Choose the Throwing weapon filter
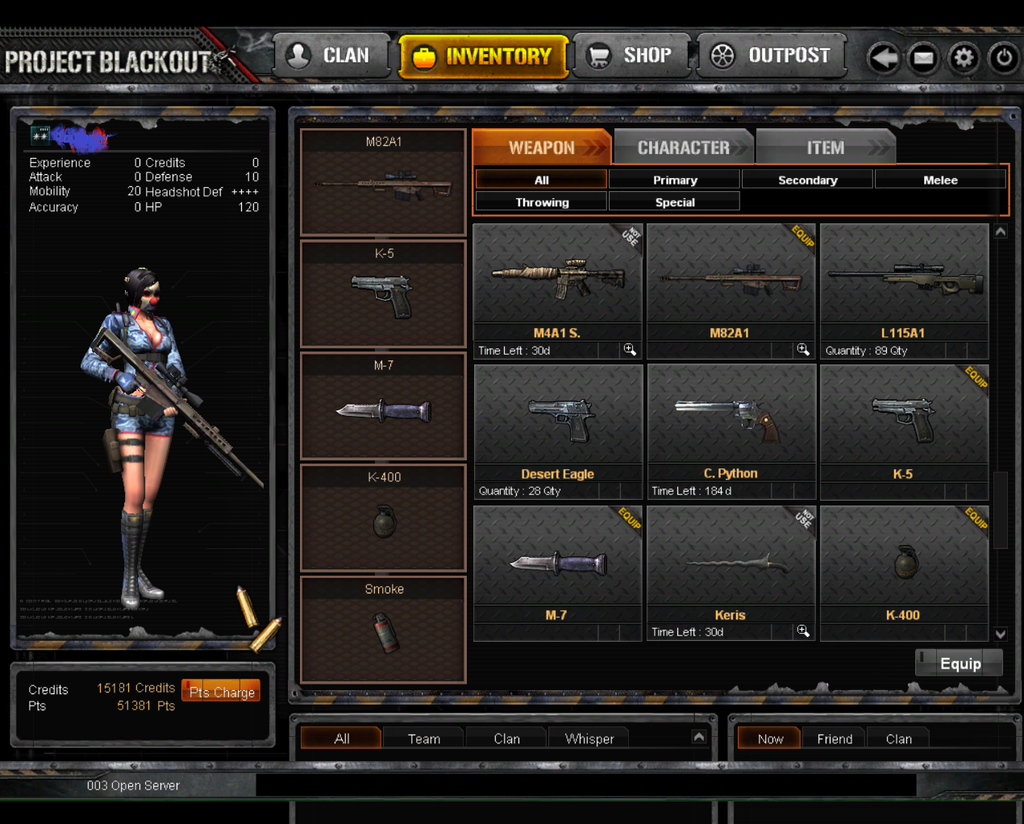1024x824 pixels. [542, 202]
